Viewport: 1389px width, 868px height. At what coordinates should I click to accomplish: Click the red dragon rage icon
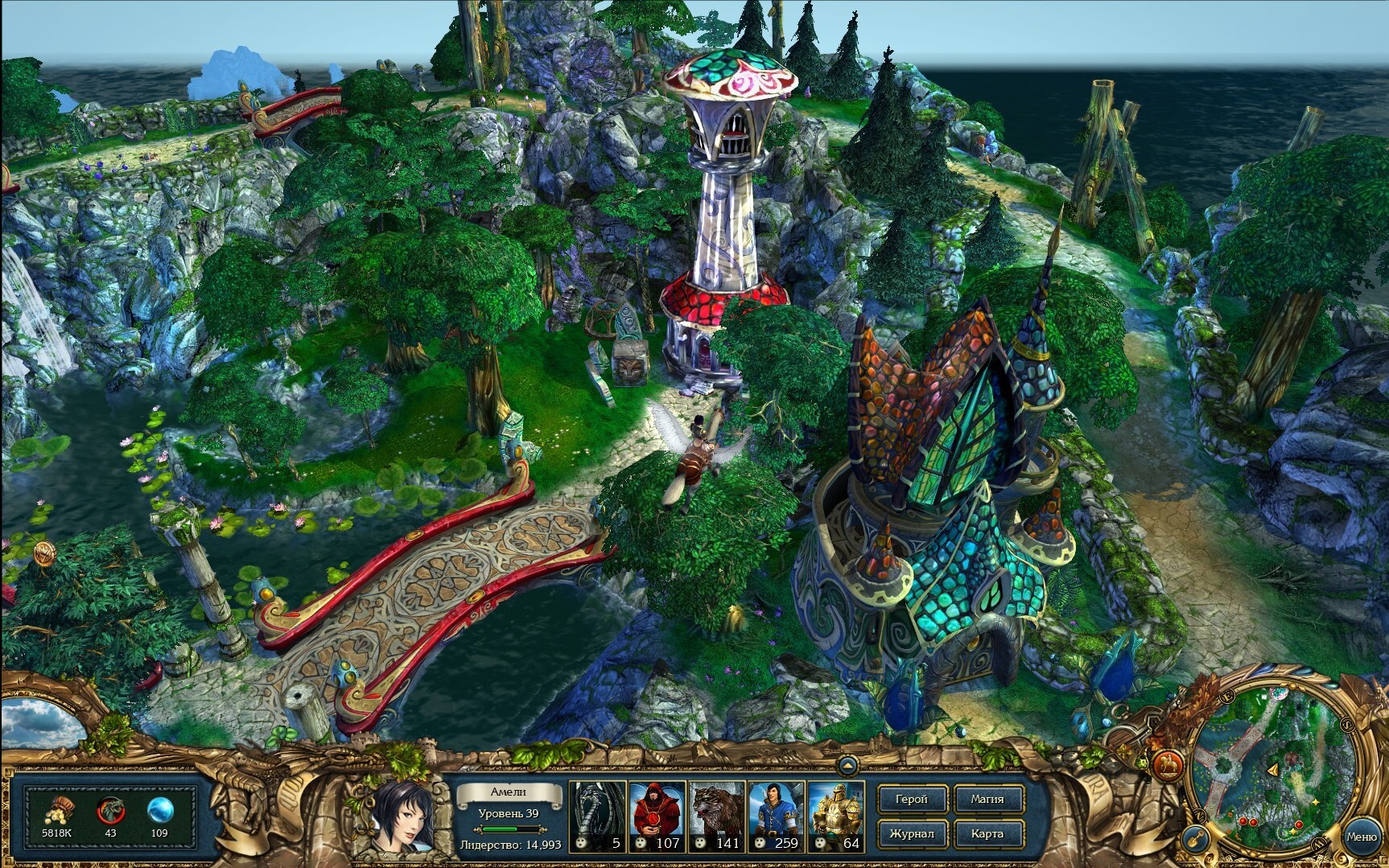[x=110, y=810]
